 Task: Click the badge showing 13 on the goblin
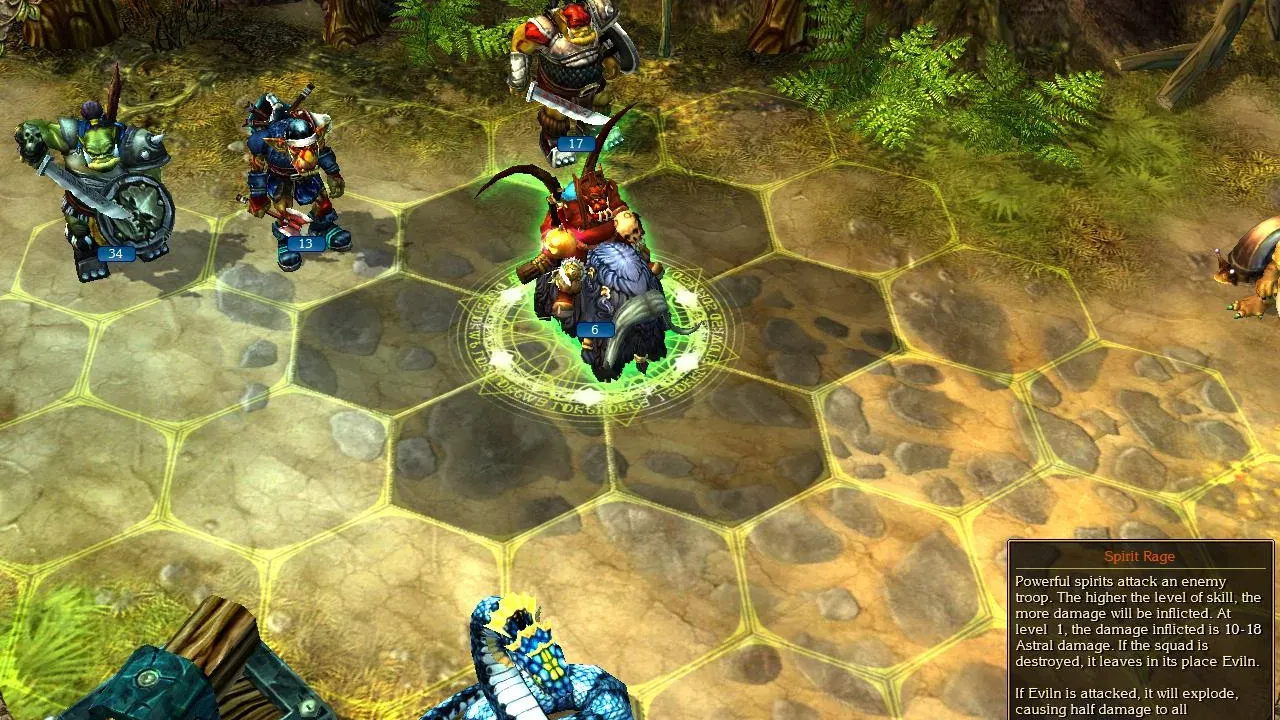pos(305,242)
